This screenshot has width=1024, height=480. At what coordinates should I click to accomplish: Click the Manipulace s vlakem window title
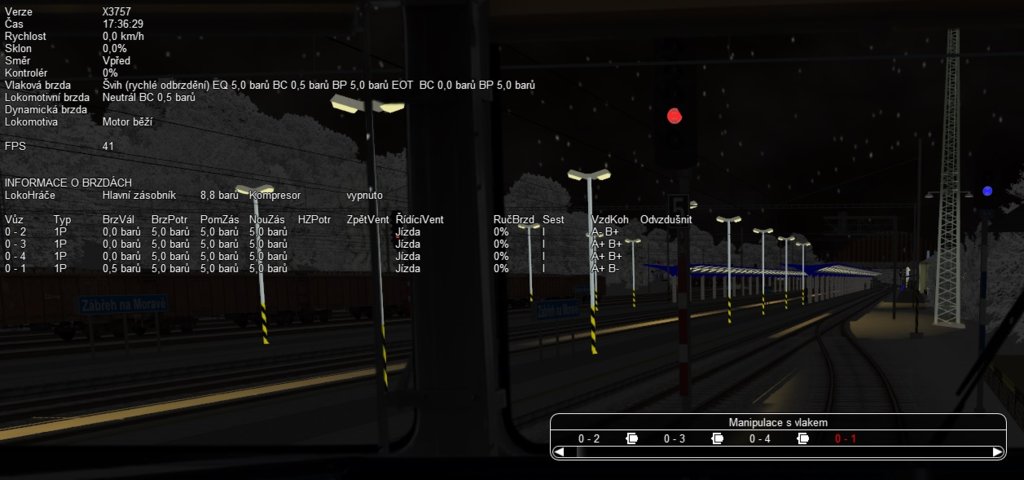pyautogui.click(x=777, y=423)
